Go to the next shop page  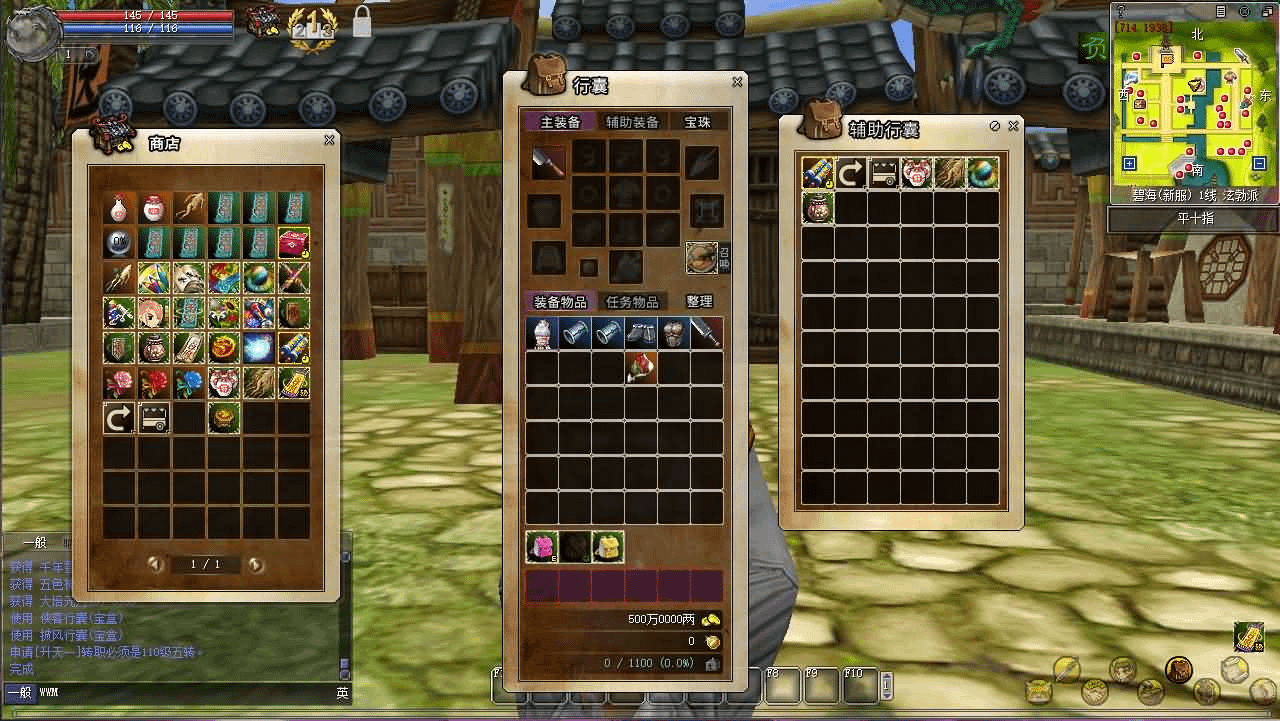click(x=256, y=565)
